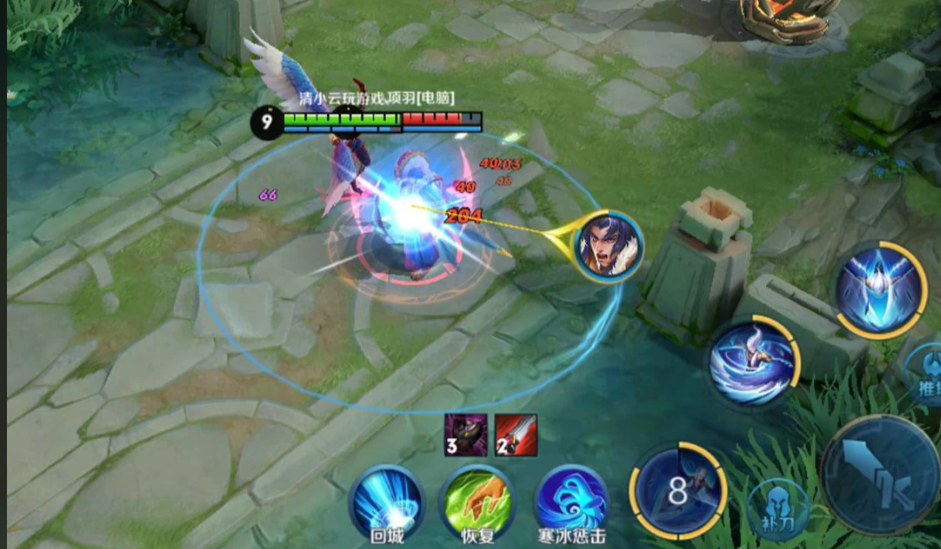The height and width of the screenshot is (549, 941).
Task: Use the 恢复 restore spell
Action: 478,502
